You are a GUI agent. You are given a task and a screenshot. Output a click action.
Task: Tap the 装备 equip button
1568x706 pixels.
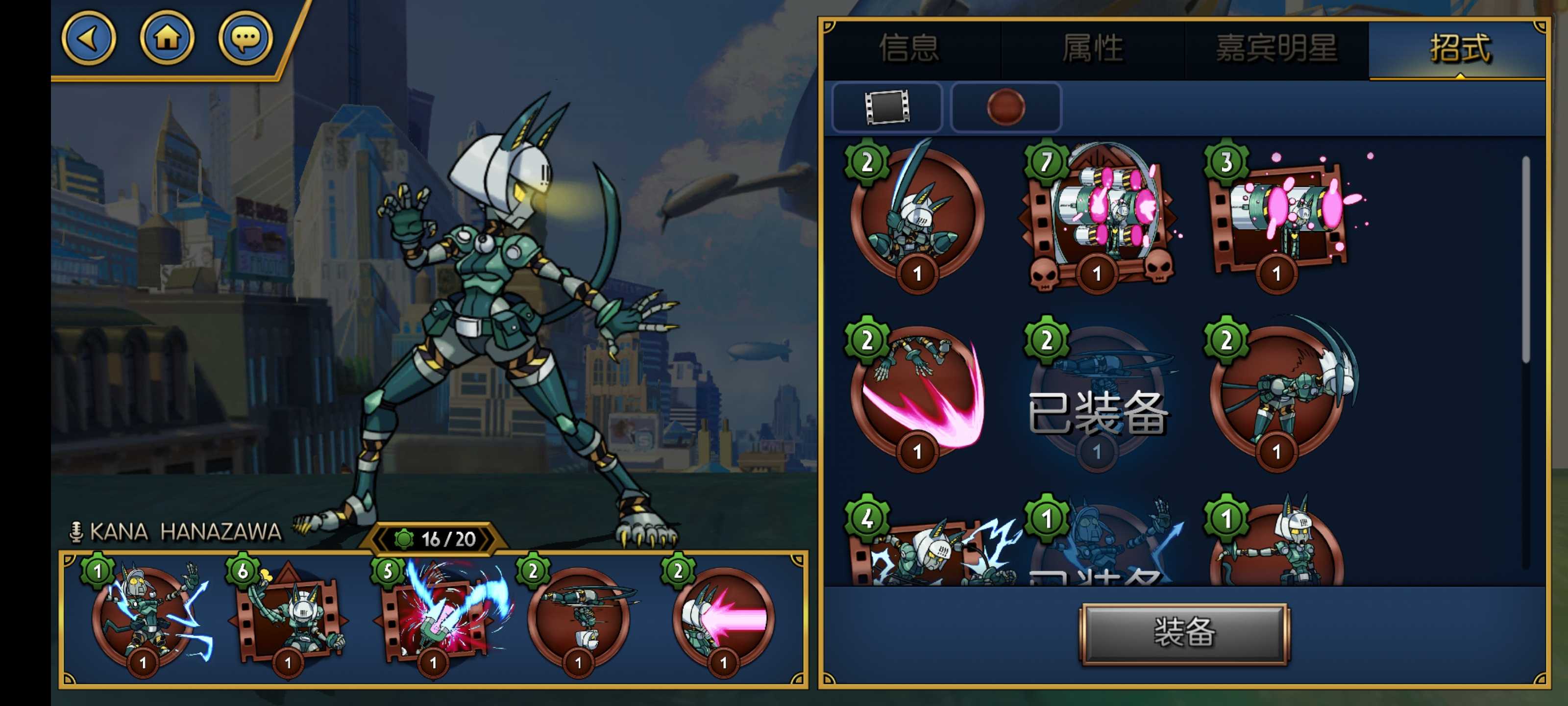pyautogui.click(x=1184, y=633)
